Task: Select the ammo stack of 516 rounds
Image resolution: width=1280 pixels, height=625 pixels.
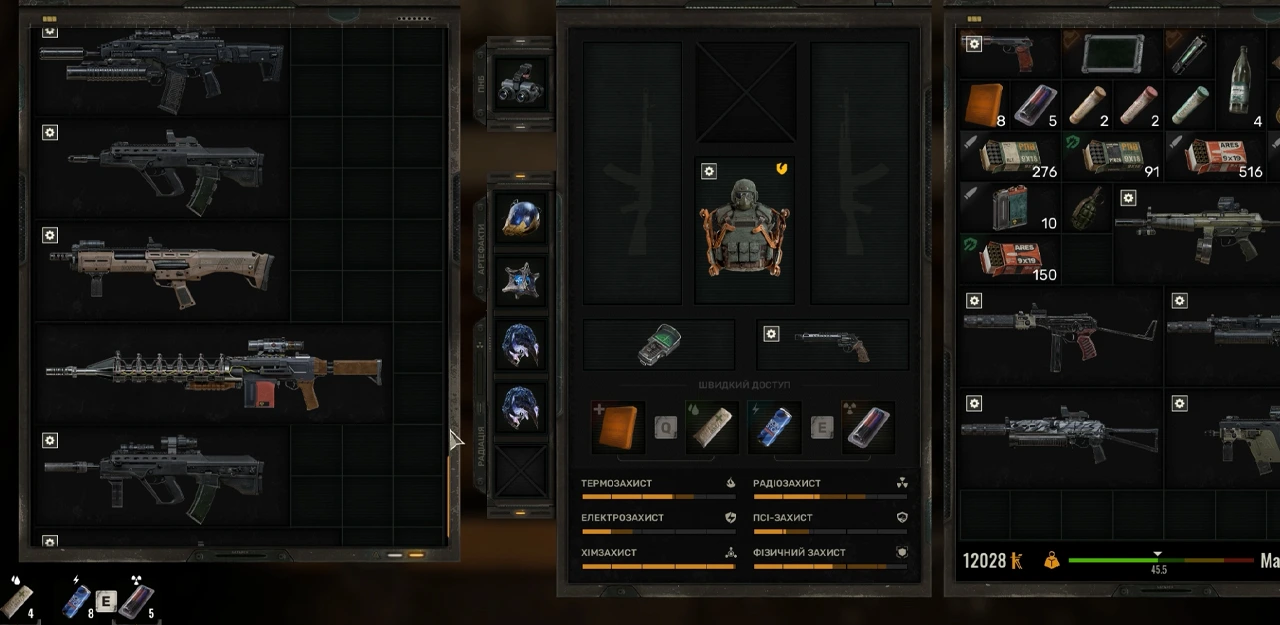Action: pyautogui.click(x=1215, y=156)
